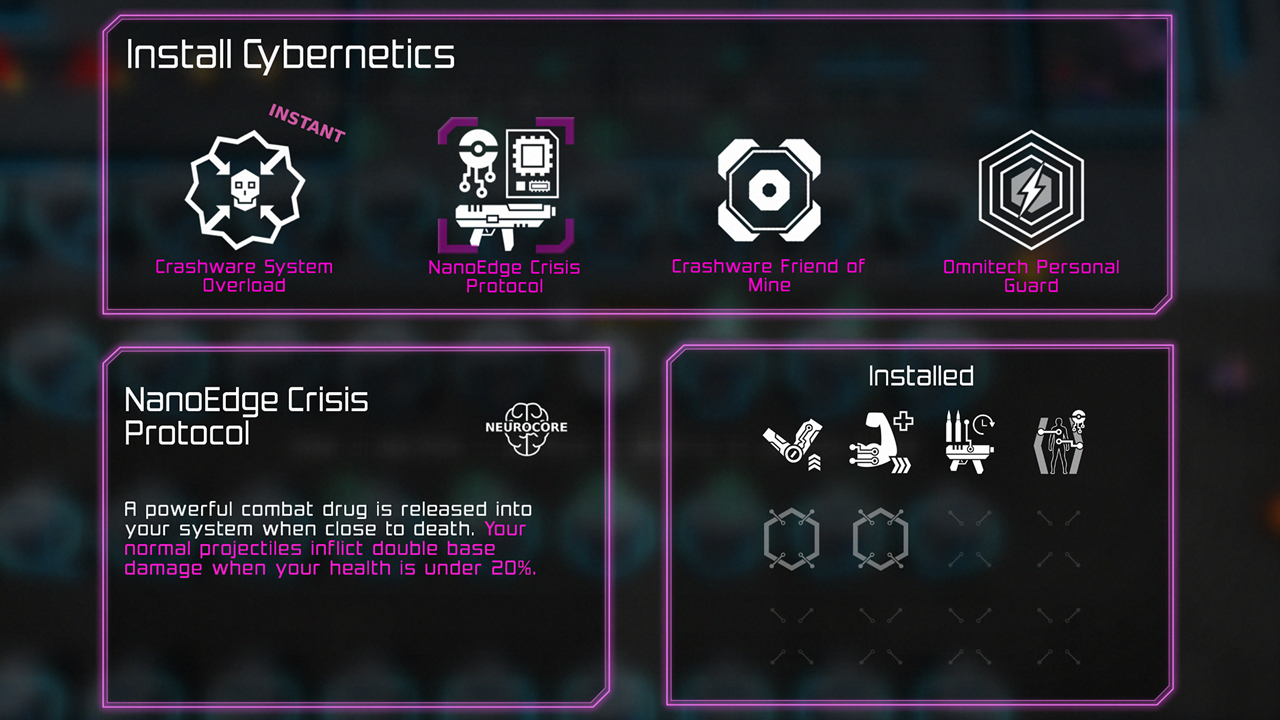Viewport: 1280px width, 720px height.
Task: Click the Installed panel header
Action: point(920,377)
